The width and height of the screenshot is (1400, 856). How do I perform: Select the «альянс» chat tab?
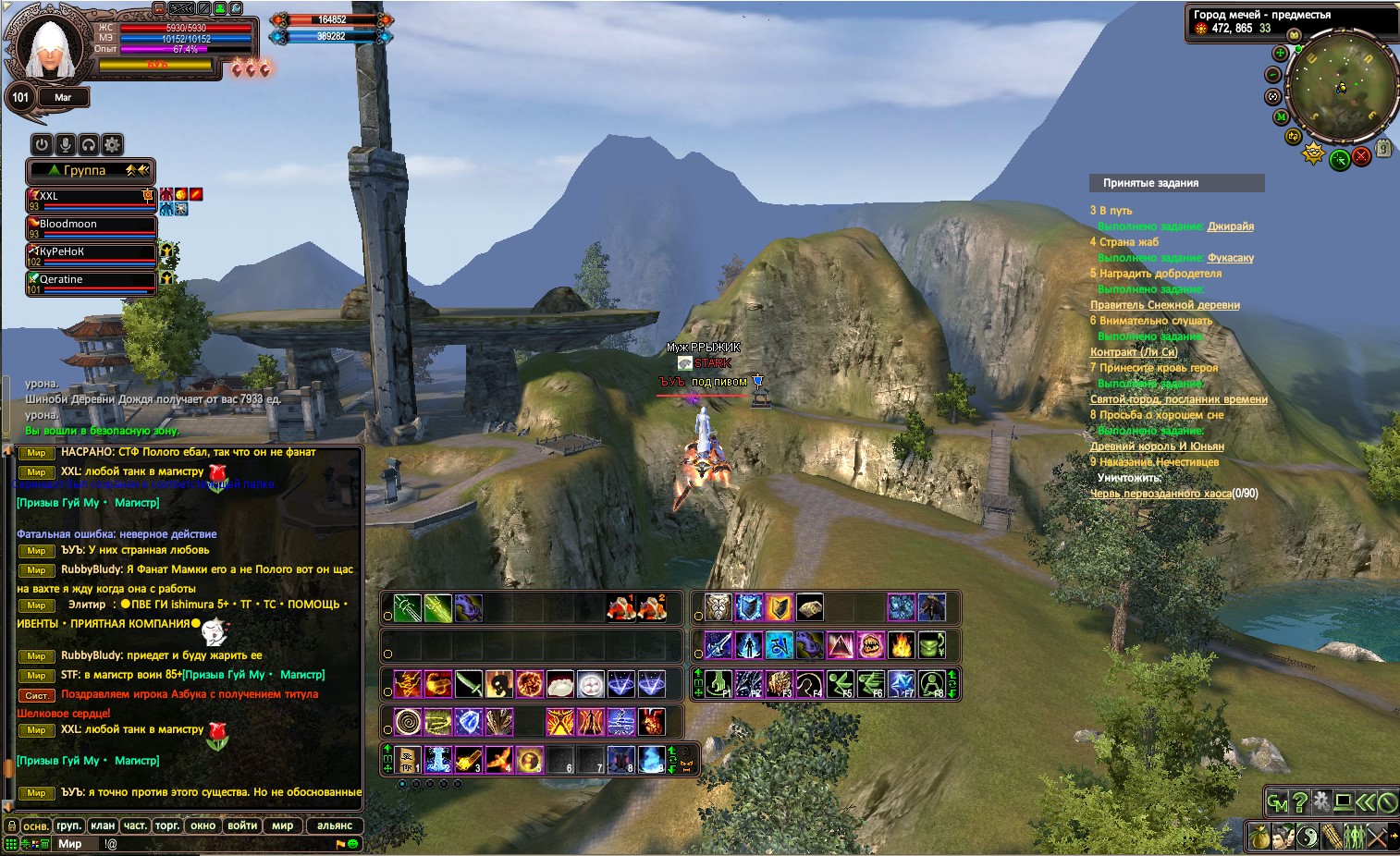[334, 825]
